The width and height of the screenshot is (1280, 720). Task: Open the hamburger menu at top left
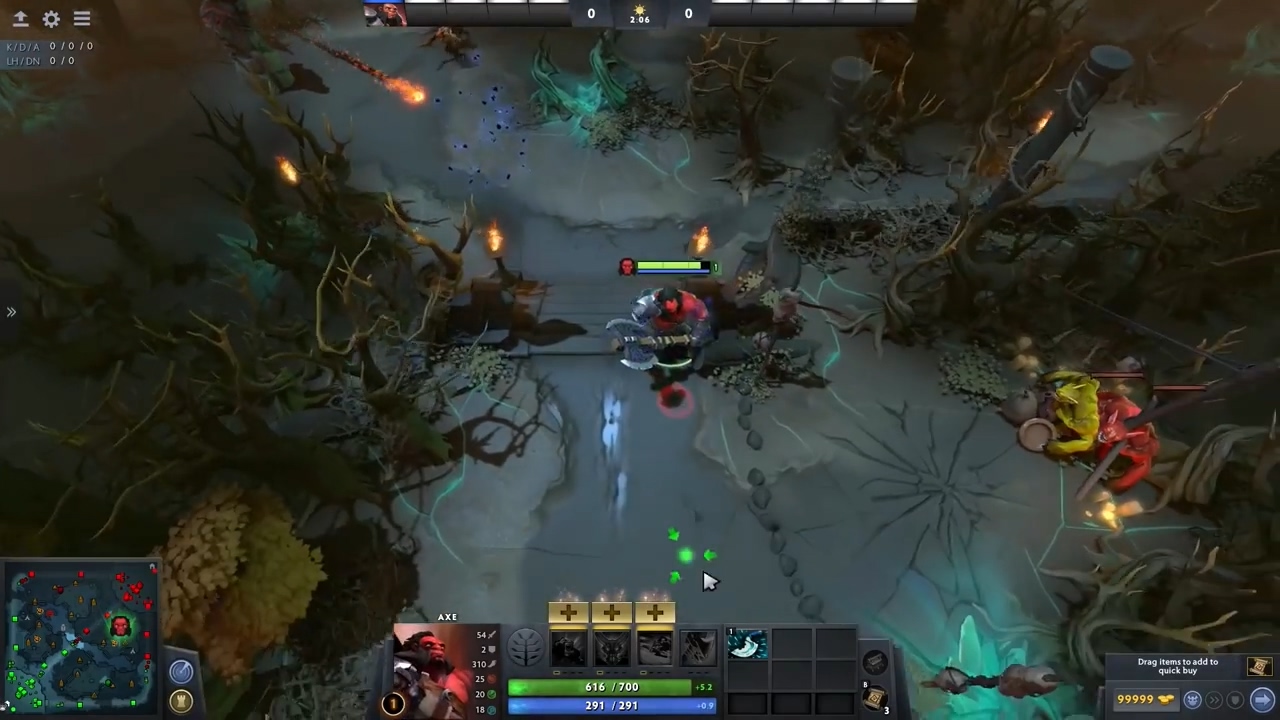pos(81,18)
